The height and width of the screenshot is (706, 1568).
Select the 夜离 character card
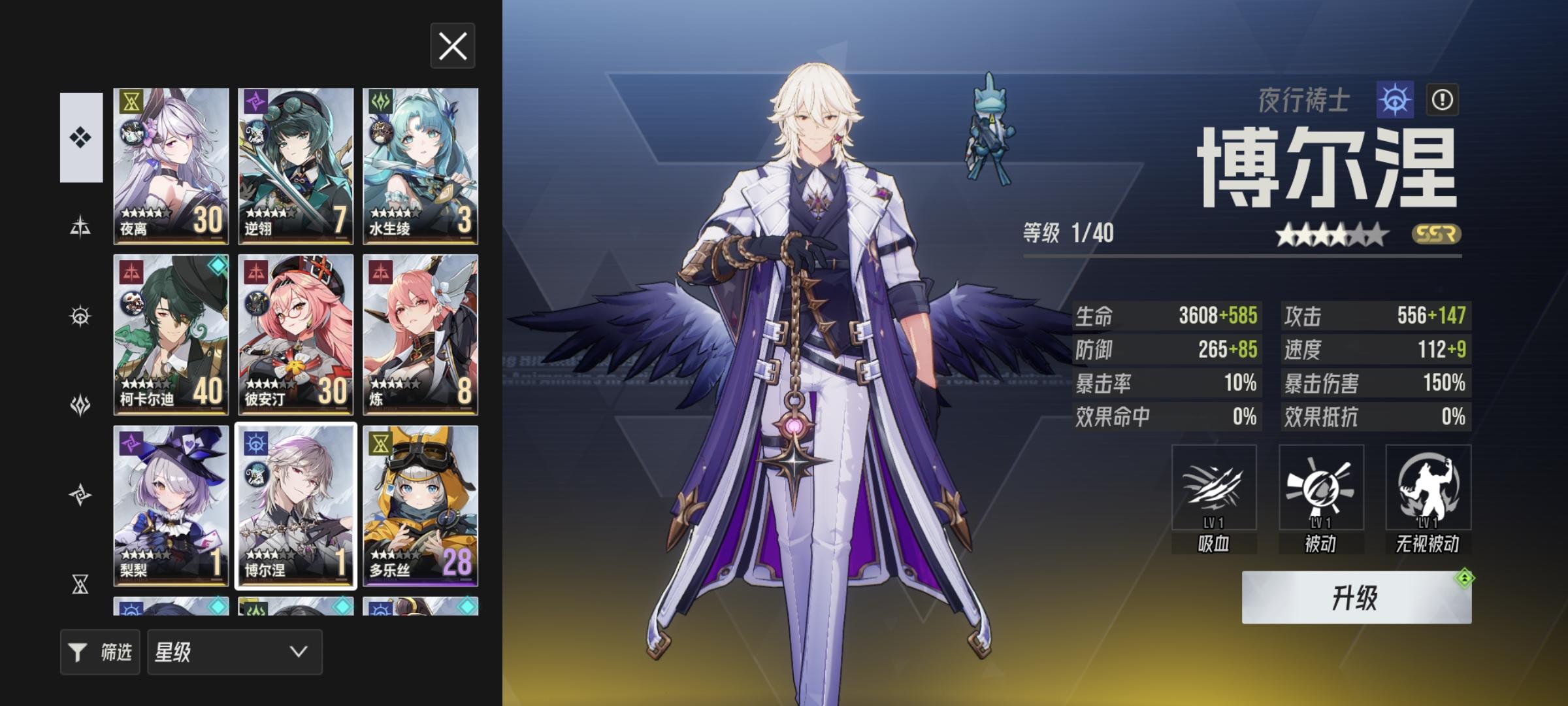click(171, 163)
